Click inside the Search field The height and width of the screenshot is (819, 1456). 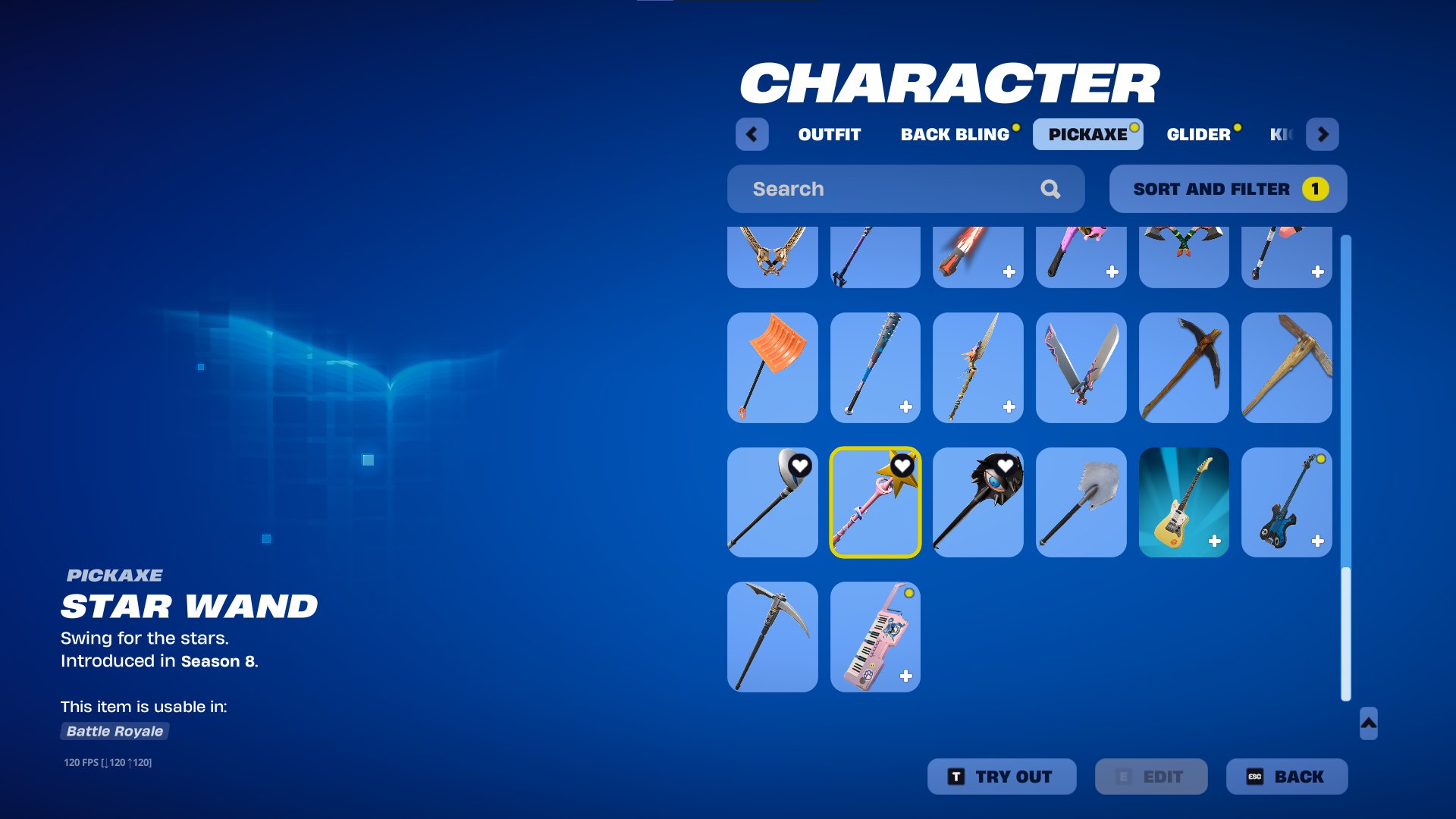[872, 189]
